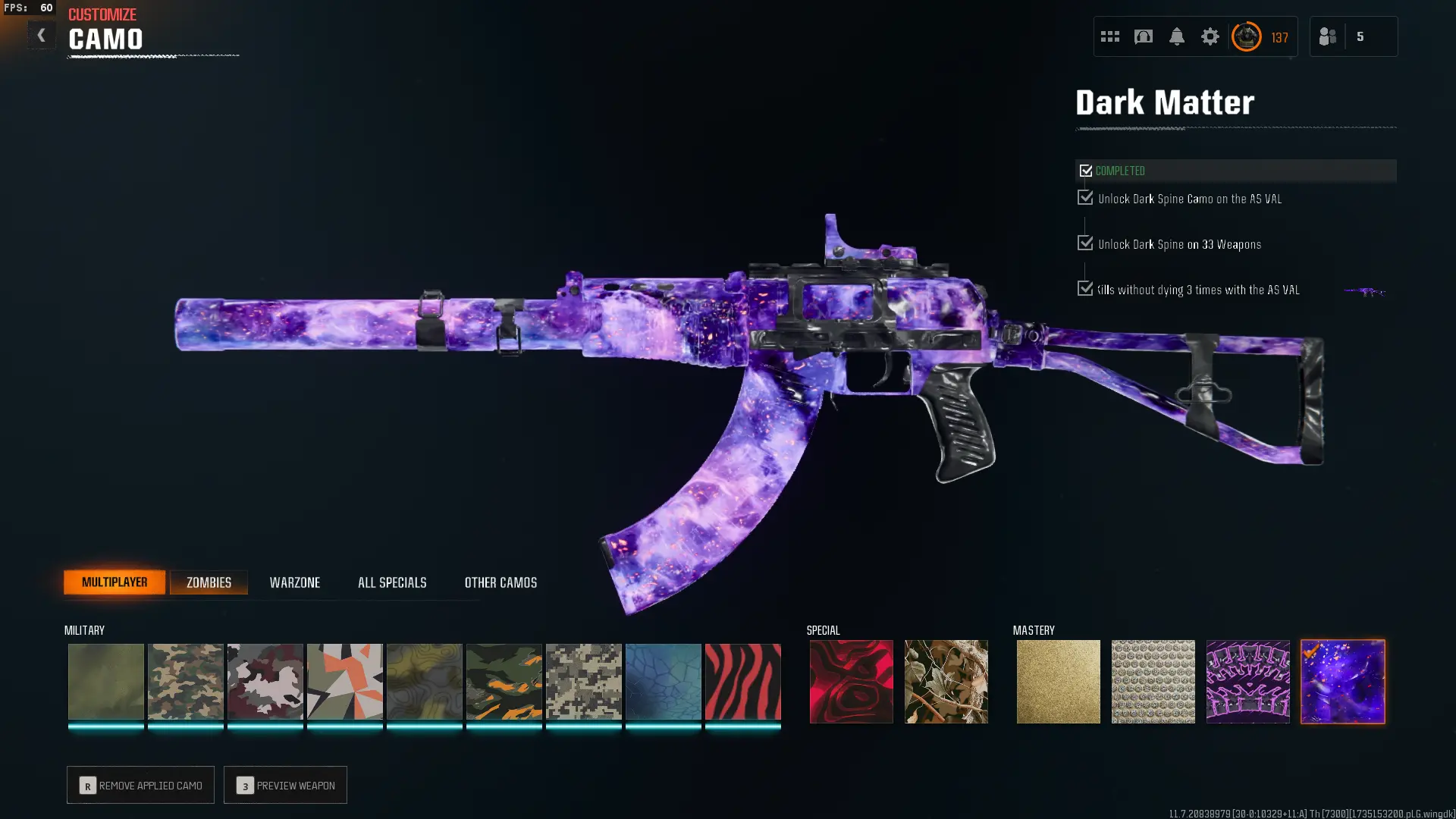Choose the red and black tiger stripe camo

[742, 681]
